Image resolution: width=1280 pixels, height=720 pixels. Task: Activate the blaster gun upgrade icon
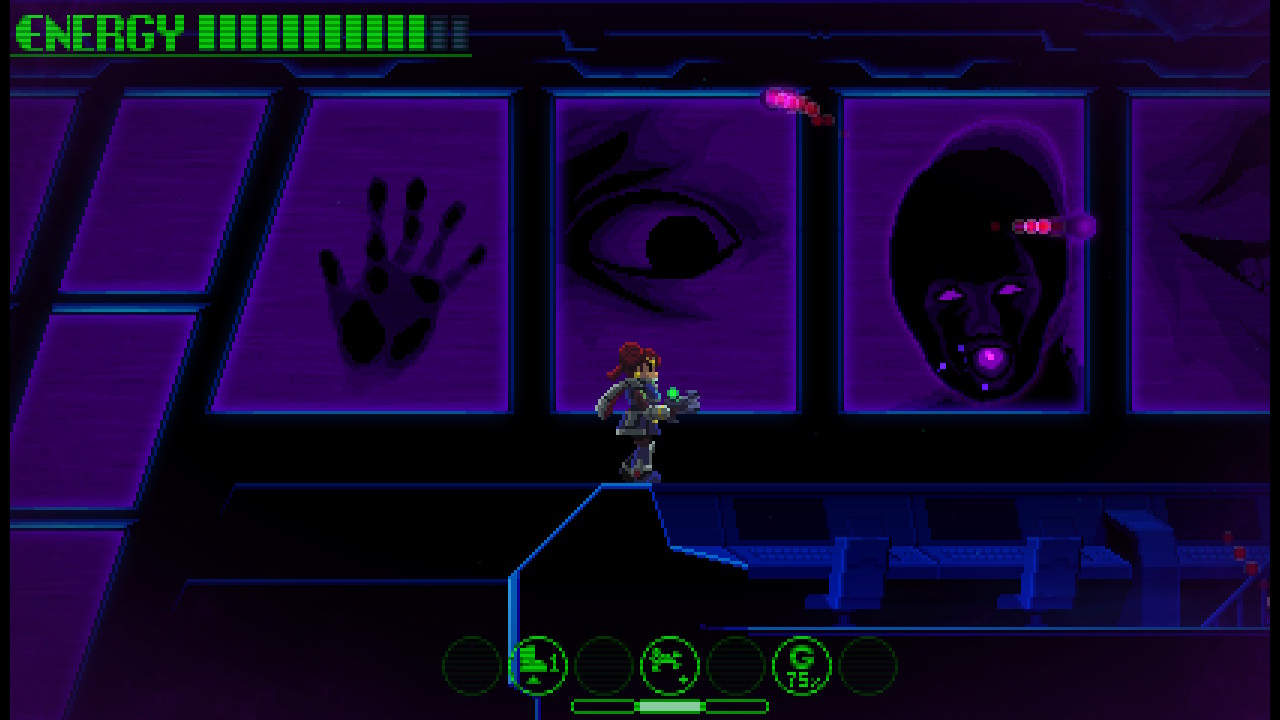(x=669, y=665)
